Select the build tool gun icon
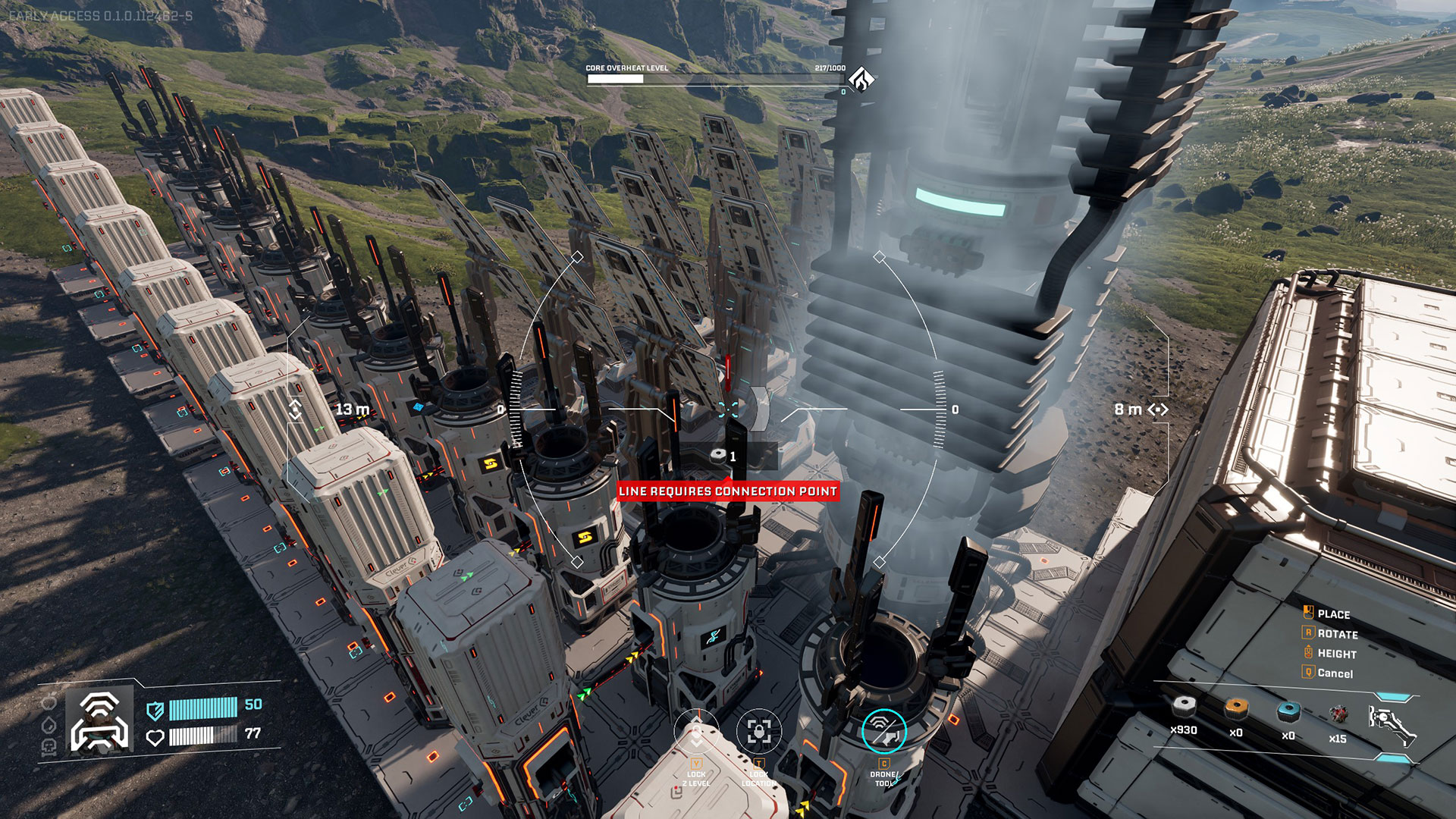The width and height of the screenshot is (1456, 819). click(x=1392, y=724)
